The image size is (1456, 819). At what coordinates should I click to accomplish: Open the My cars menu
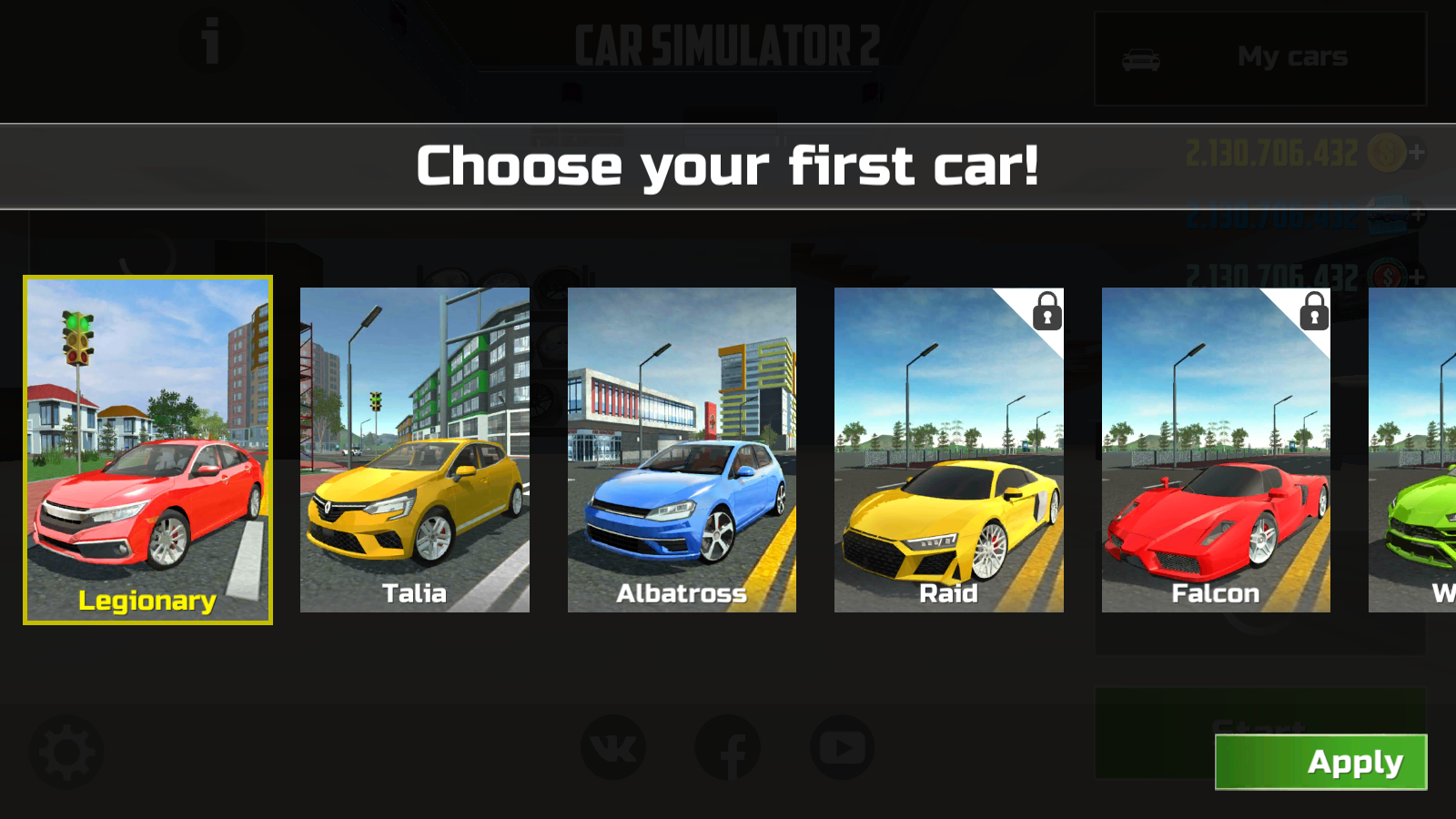(x=1292, y=56)
